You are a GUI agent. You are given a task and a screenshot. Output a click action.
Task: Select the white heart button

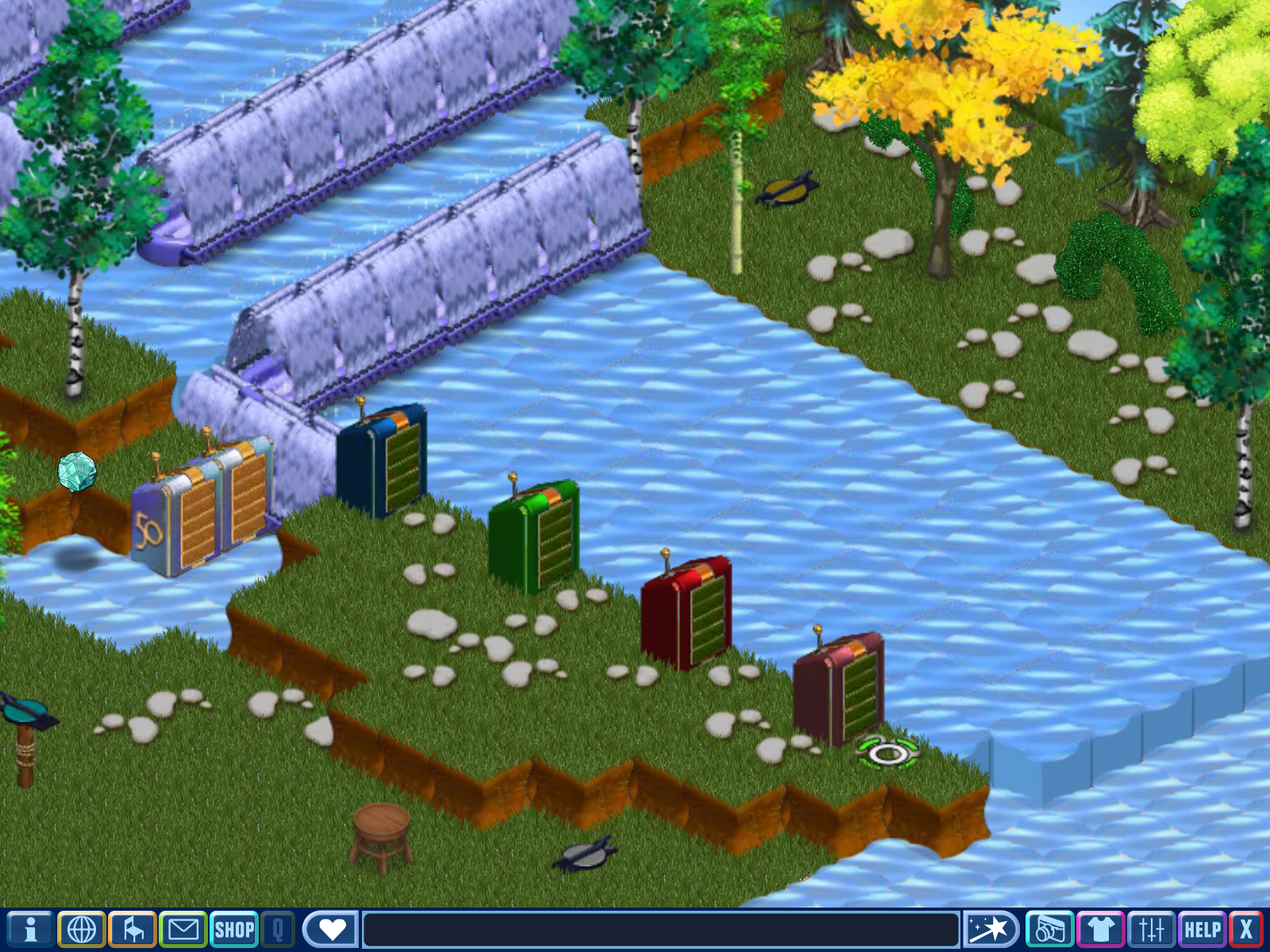click(331, 929)
